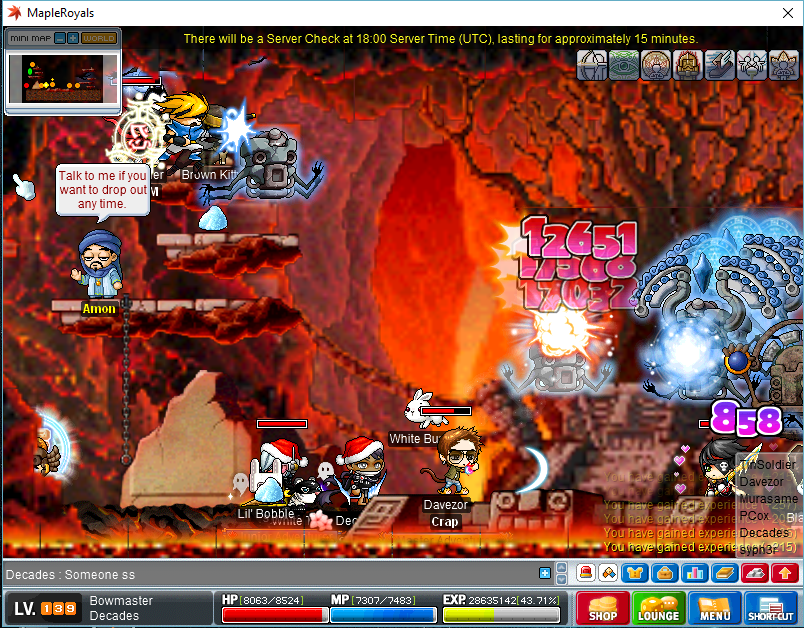Show character stats via bar chart icon

point(694,573)
